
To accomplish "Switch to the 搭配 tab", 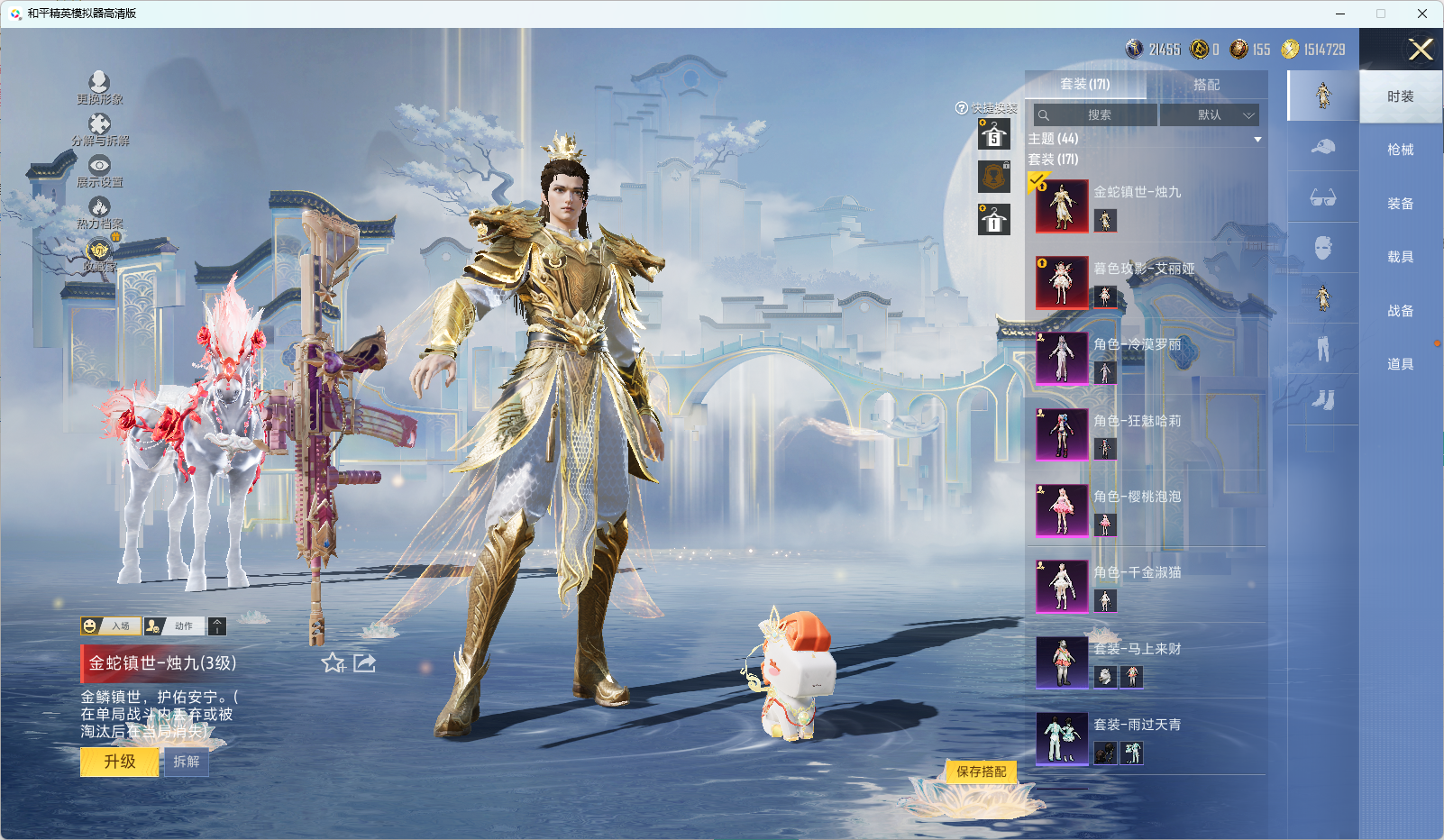I will tap(1206, 85).
